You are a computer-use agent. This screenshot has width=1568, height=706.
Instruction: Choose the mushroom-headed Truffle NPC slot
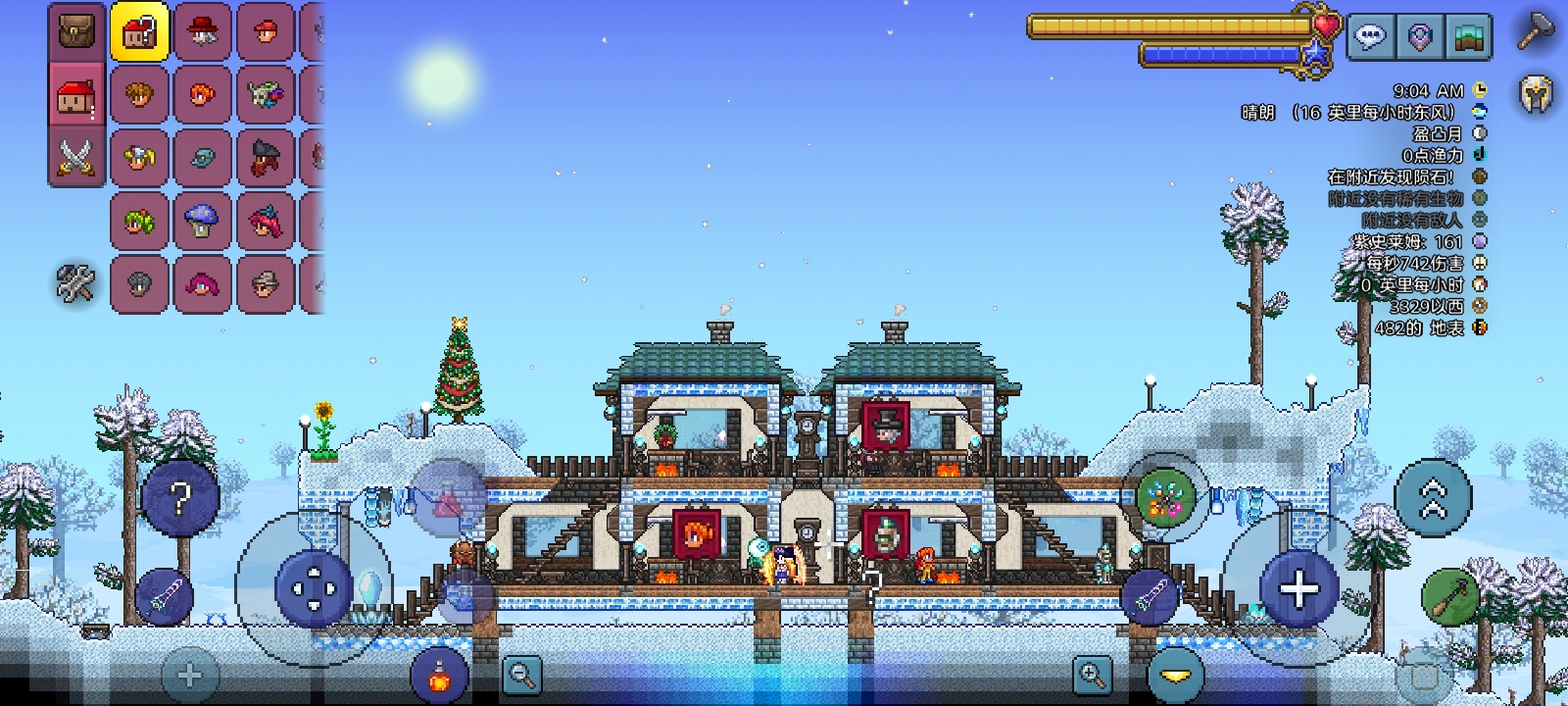coord(202,221)
